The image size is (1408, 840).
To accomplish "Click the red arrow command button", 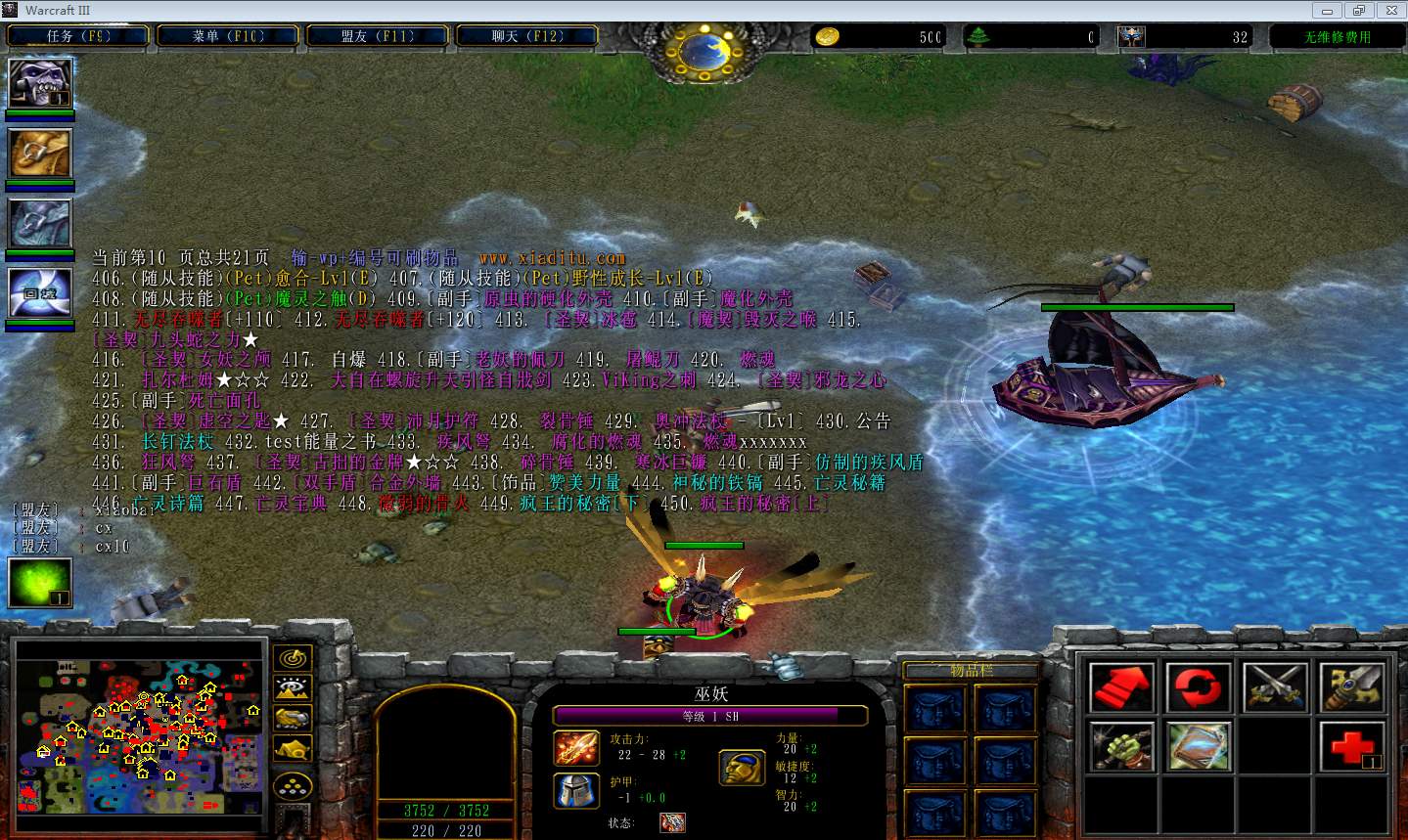I will [x=1122, y=687].
